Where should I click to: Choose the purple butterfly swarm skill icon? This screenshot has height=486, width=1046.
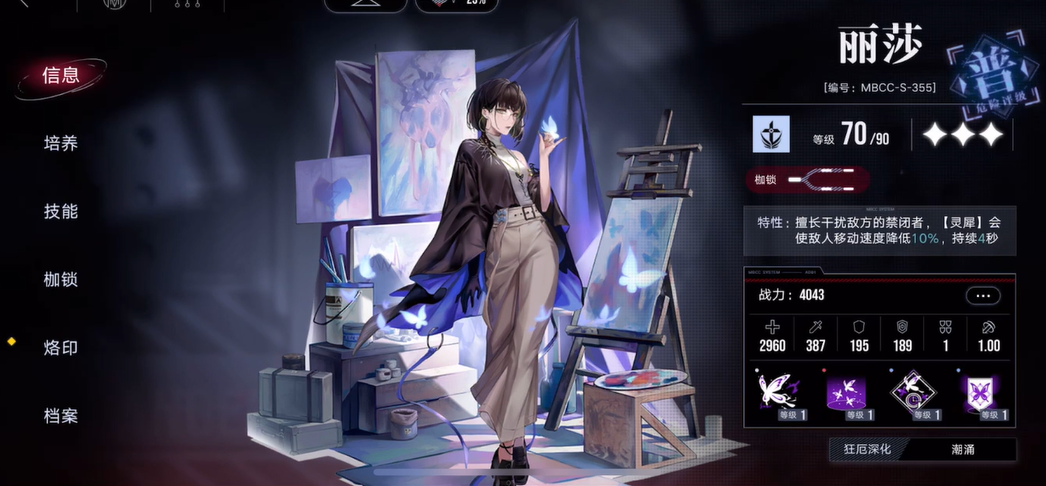(843, 393)
